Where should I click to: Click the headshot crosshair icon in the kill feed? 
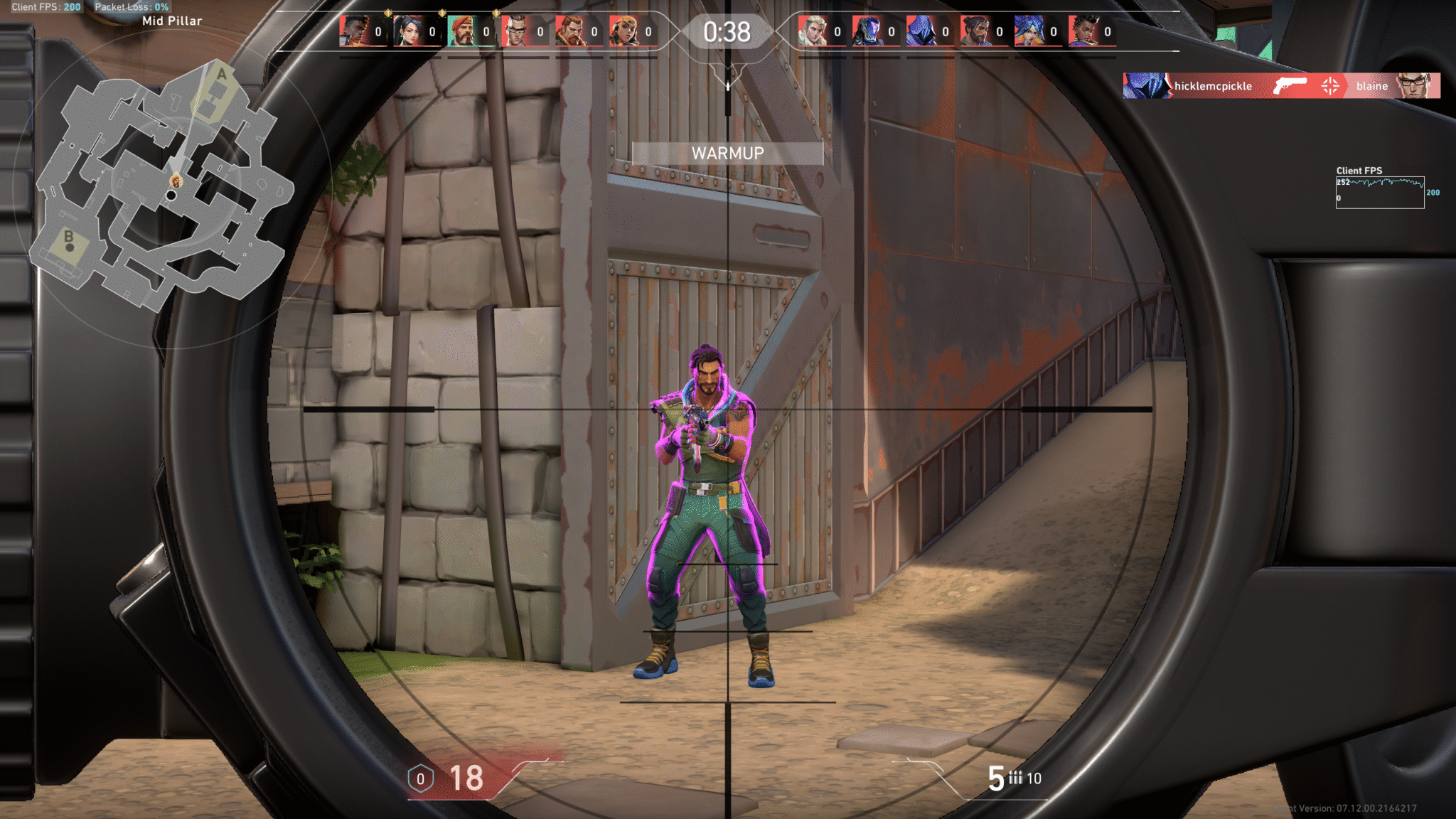1331,86
